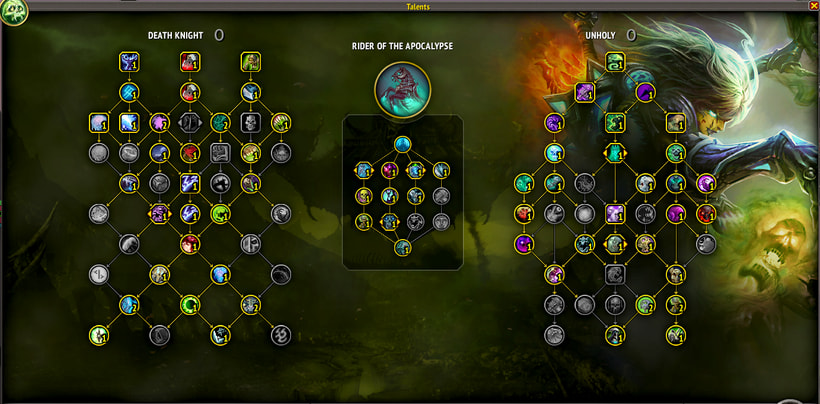Select the gray skull Death Knight talent
The width and height of the screenshot is (820, 404).
click(x=250, y=123)
